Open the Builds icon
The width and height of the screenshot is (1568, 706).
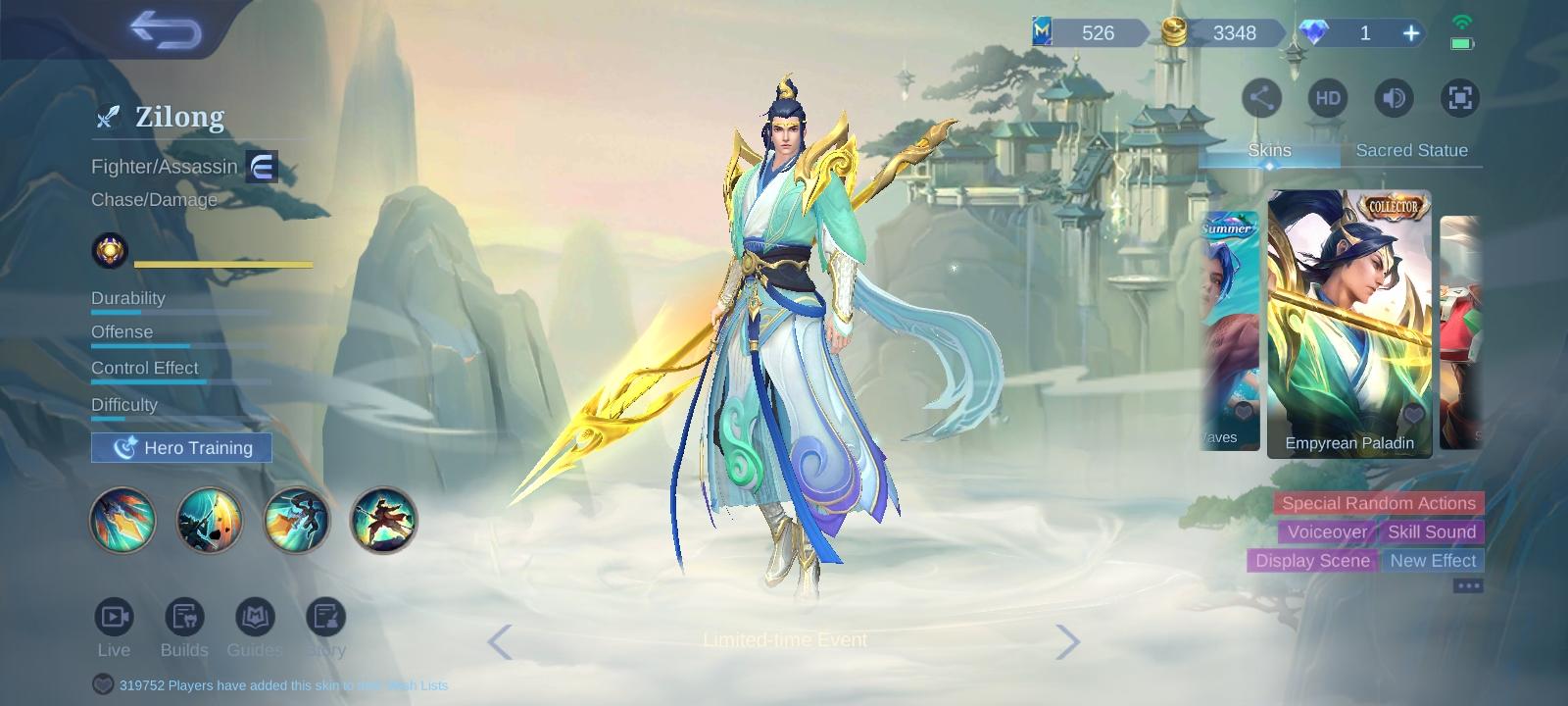point(184,618)
